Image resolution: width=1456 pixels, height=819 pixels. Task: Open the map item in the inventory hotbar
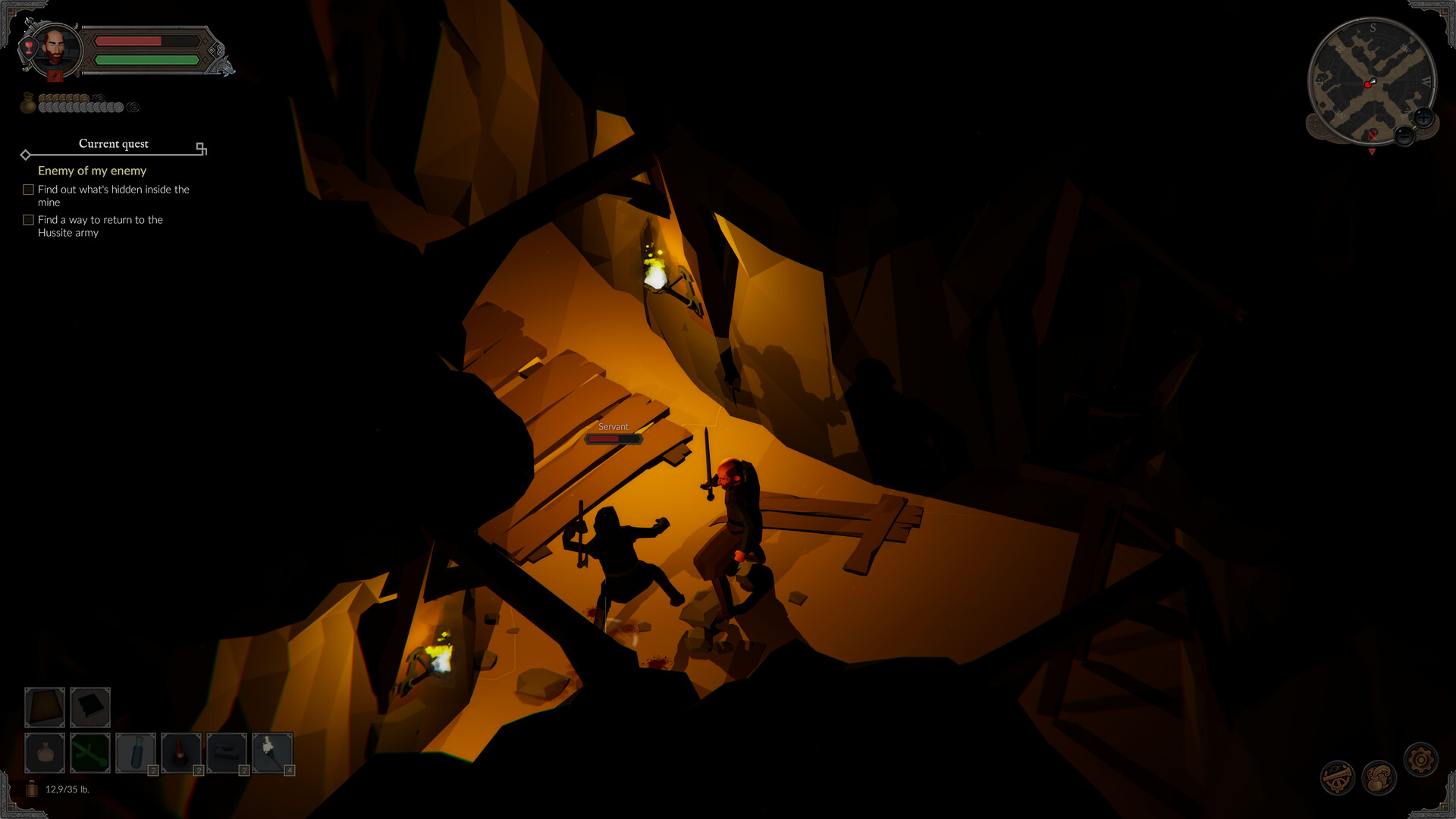tap(44, 707)
